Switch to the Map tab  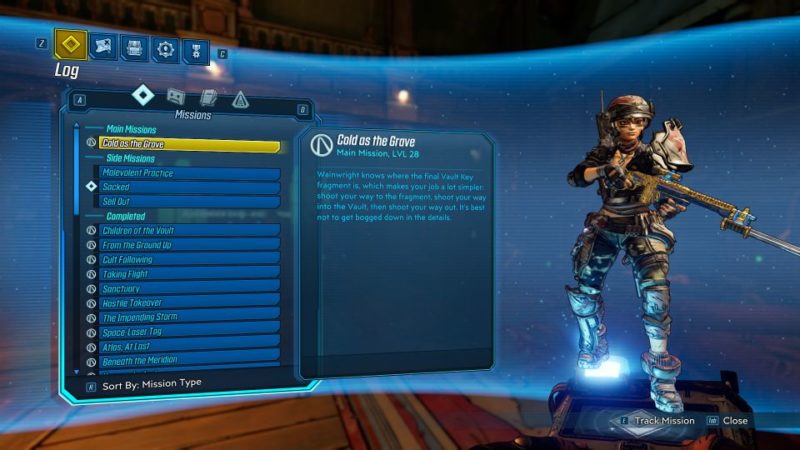coord(104,46)
